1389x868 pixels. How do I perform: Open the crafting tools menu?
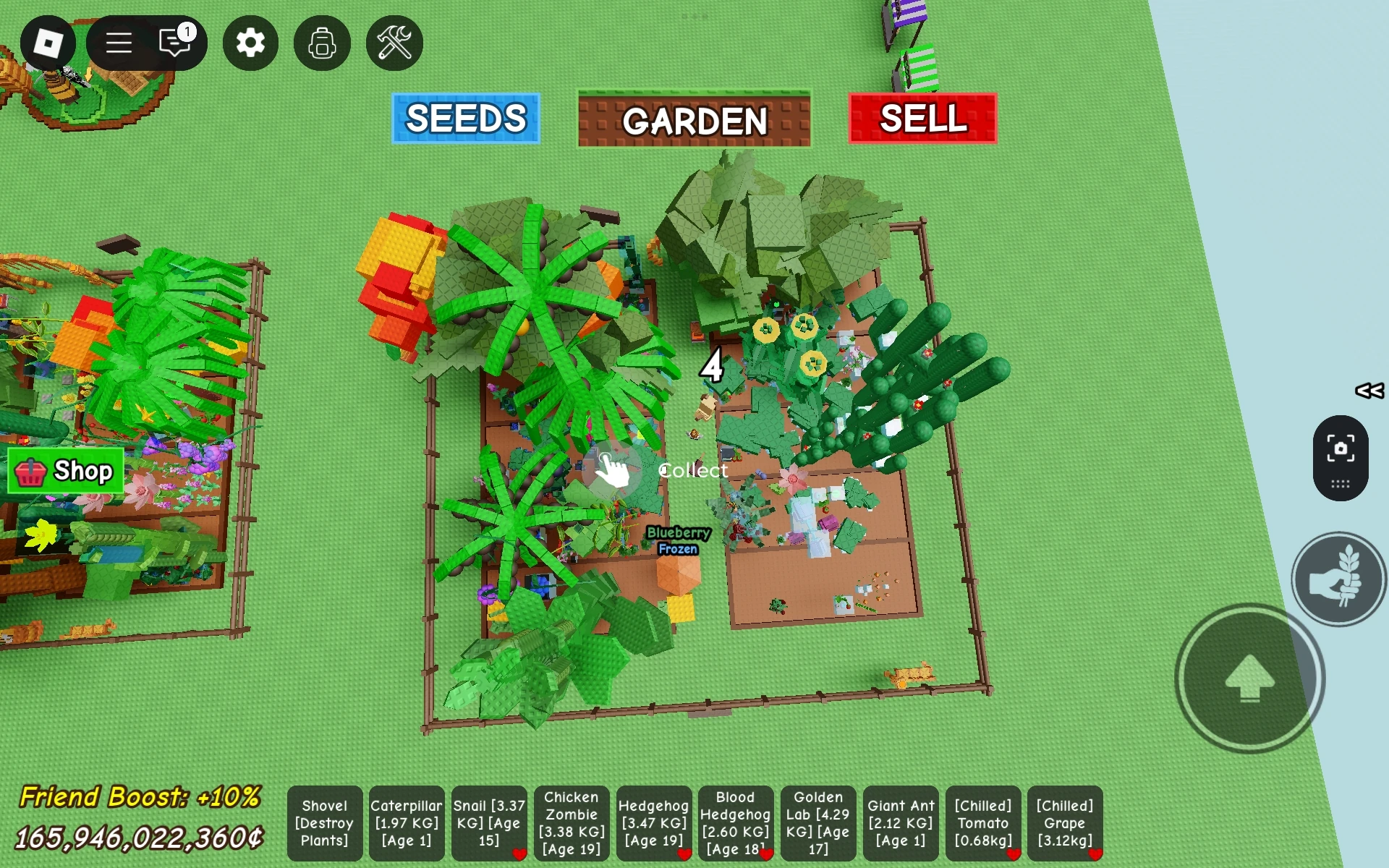[x=394, y=43]
